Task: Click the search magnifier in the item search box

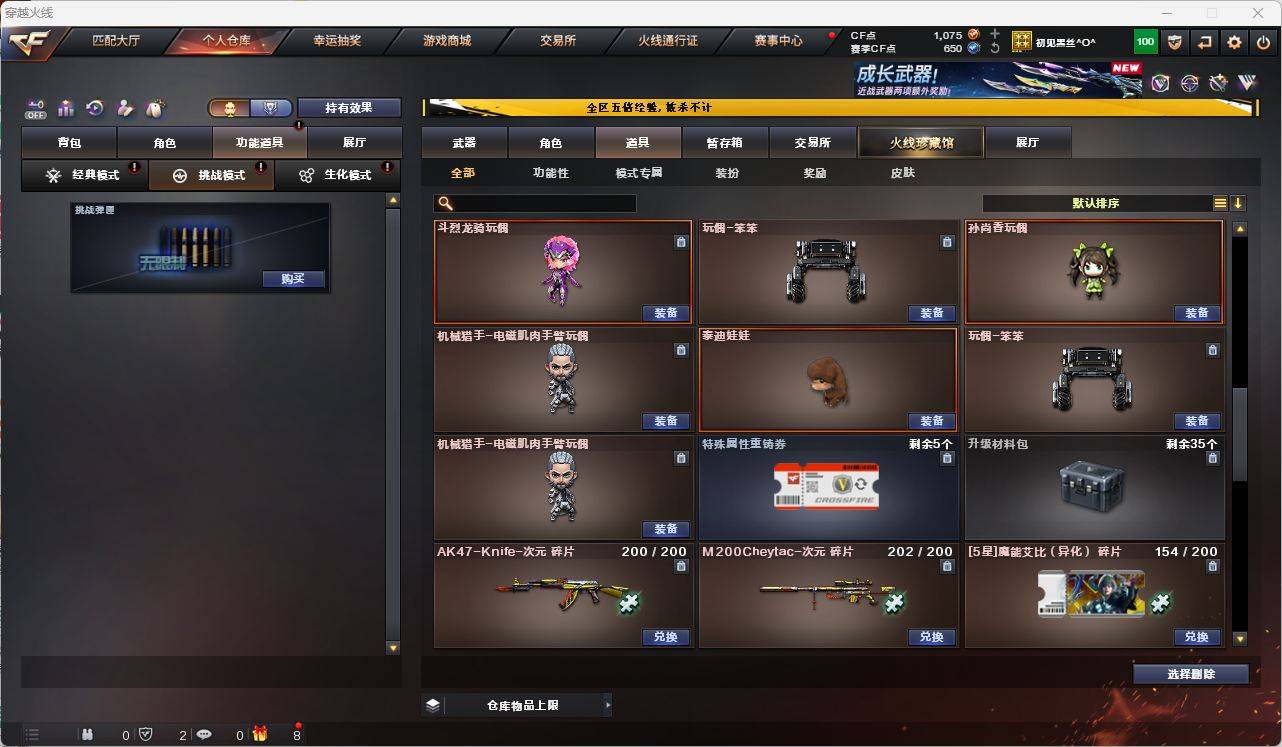Action: coord(444,204)
